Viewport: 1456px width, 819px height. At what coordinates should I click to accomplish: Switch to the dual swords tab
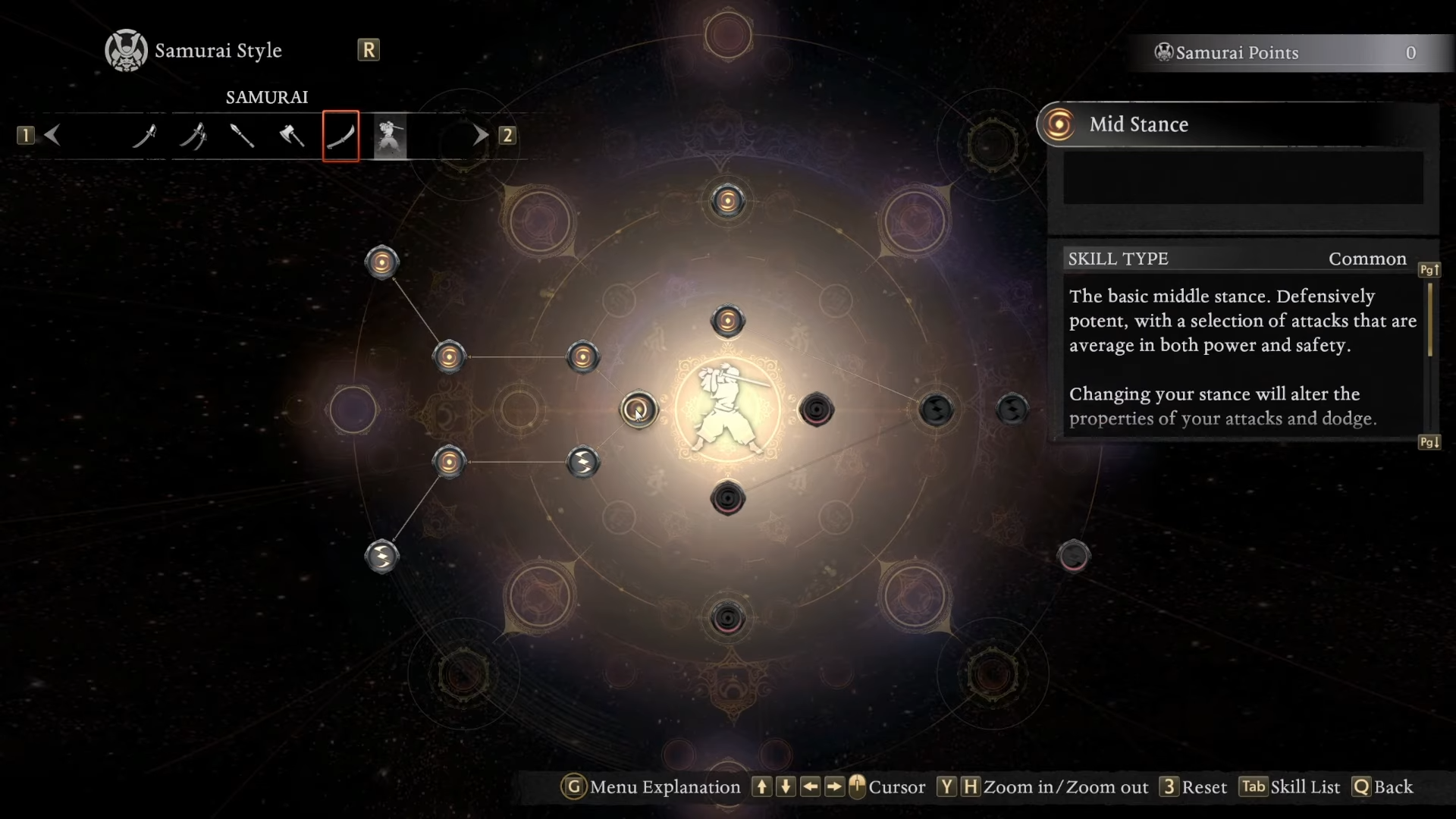pos(193,136)
